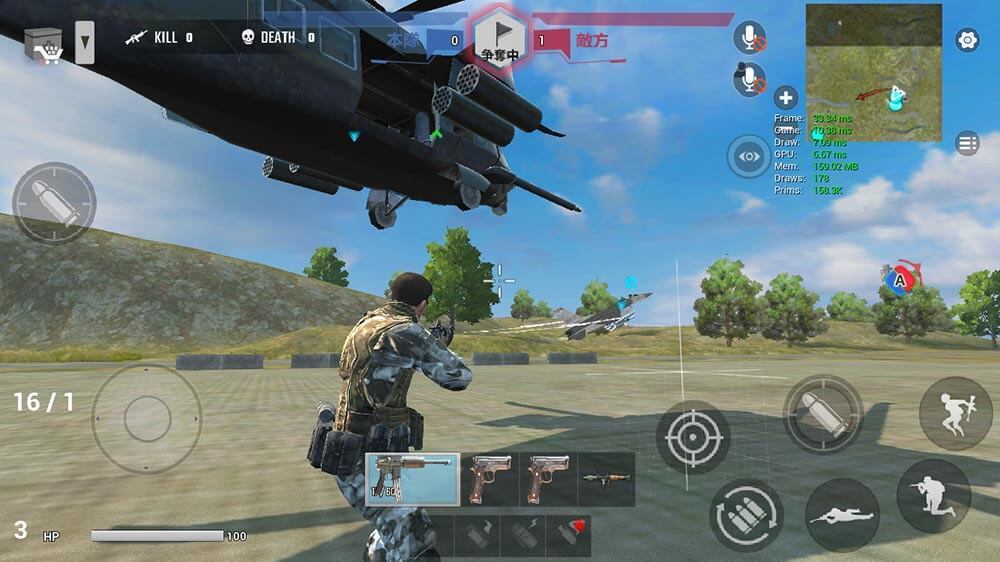Tap the crosshair aim-down-sights button
The image size is (1000, 562).
coord(693,437)
